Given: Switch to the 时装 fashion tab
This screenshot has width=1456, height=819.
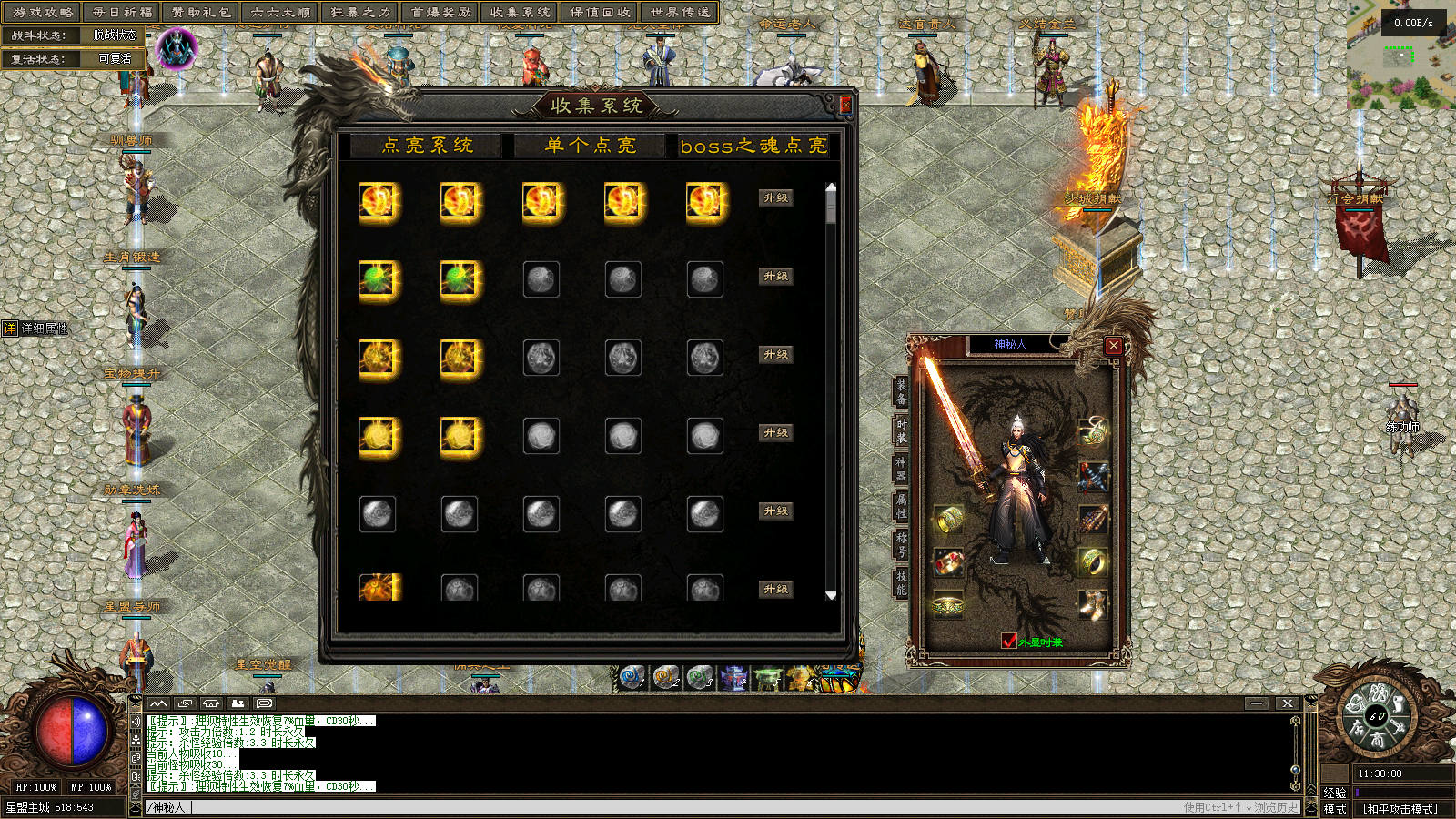Looking at the screenshot, I should tap(901, 430).
